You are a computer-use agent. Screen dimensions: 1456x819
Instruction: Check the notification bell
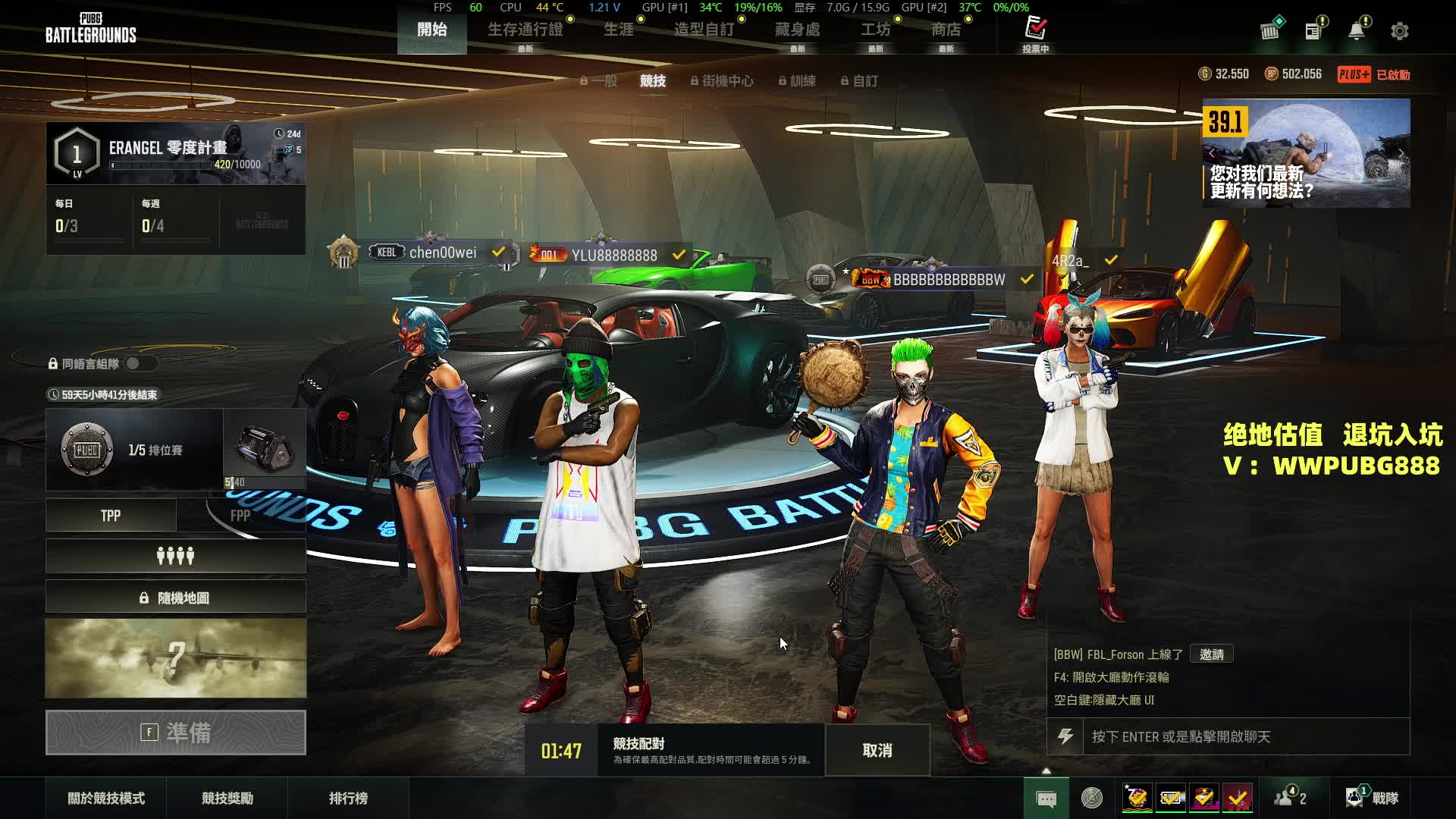(x=1356, y=31)
